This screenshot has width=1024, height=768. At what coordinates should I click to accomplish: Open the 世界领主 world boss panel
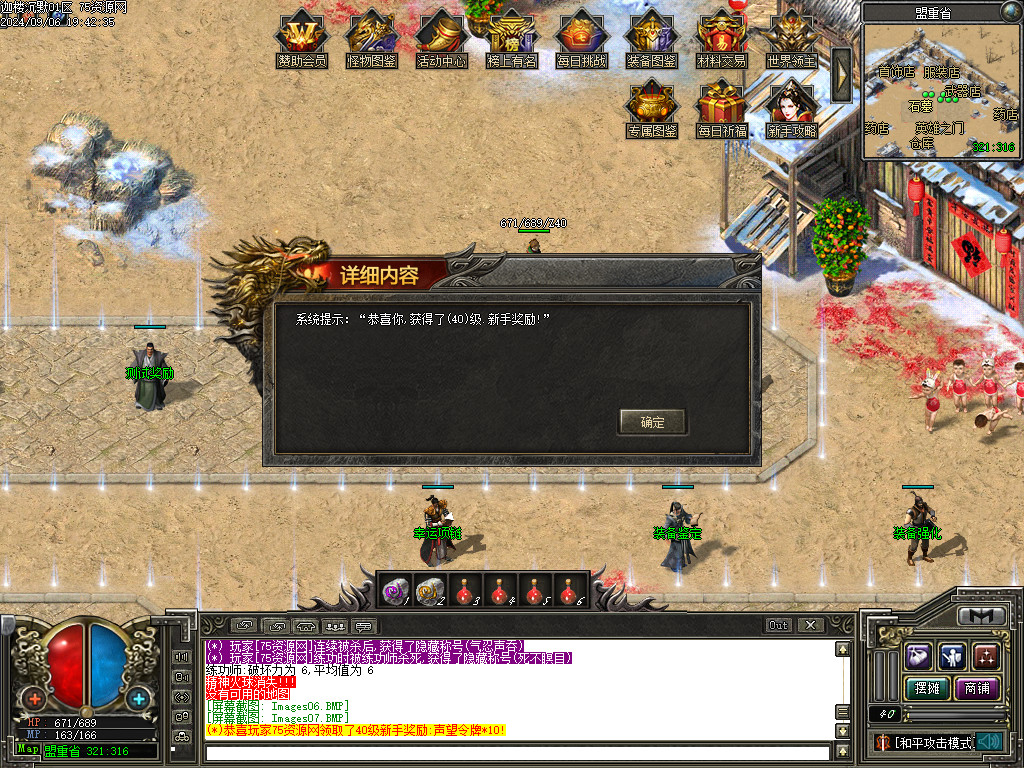(792, 38)
